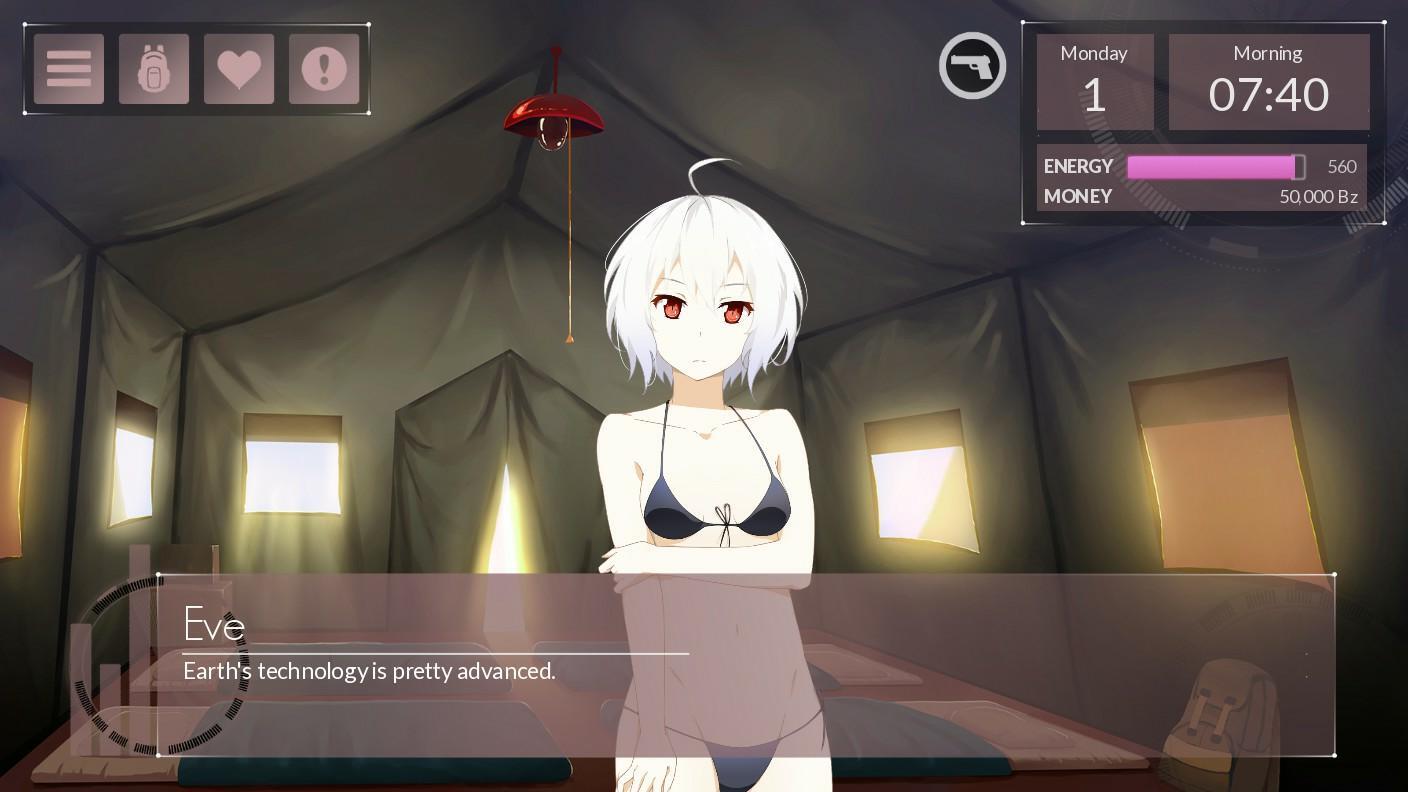1408x792 pixels.
Task: Open the exclamation mark quests icon
Action: click(x=324, y=68)
